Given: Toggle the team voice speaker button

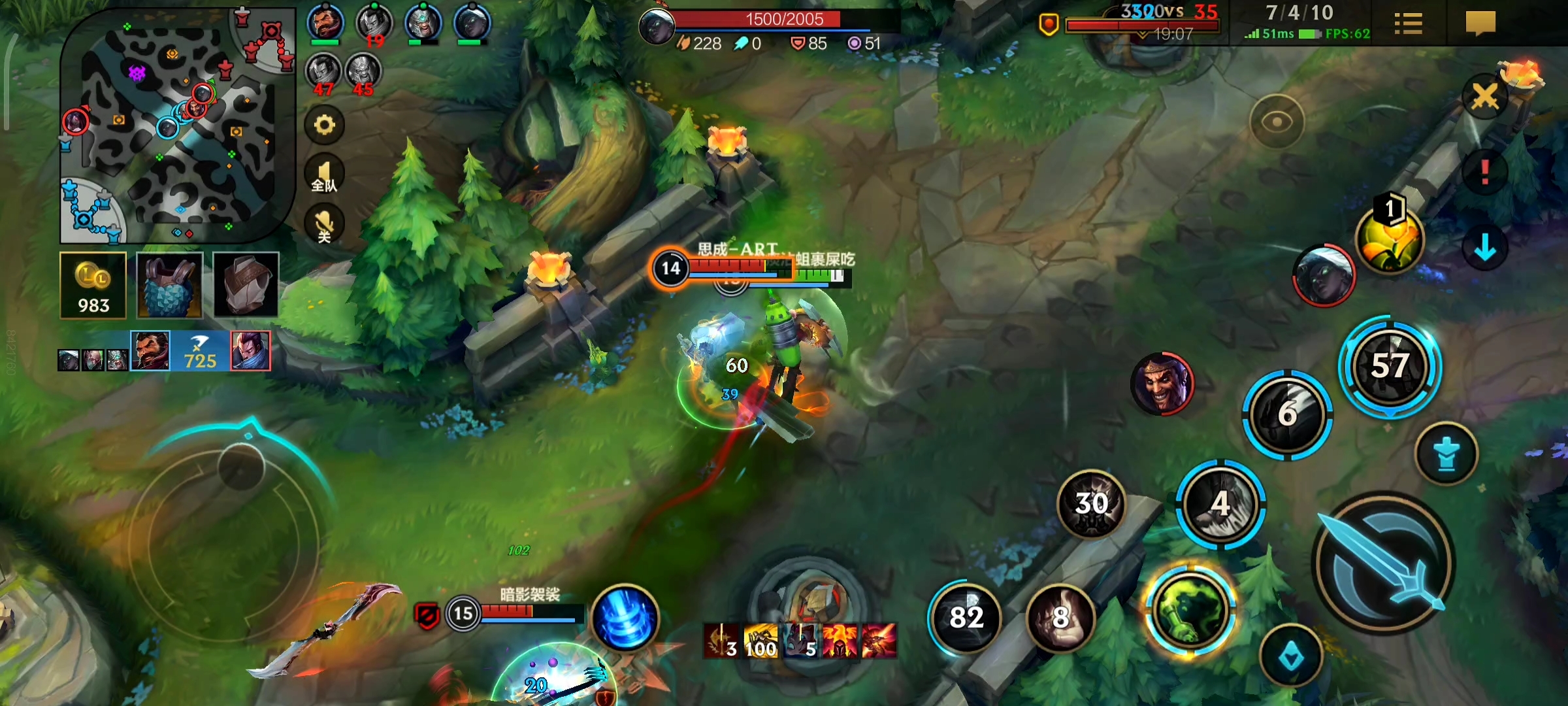Looking at the screenshot, I should point(325,174).
